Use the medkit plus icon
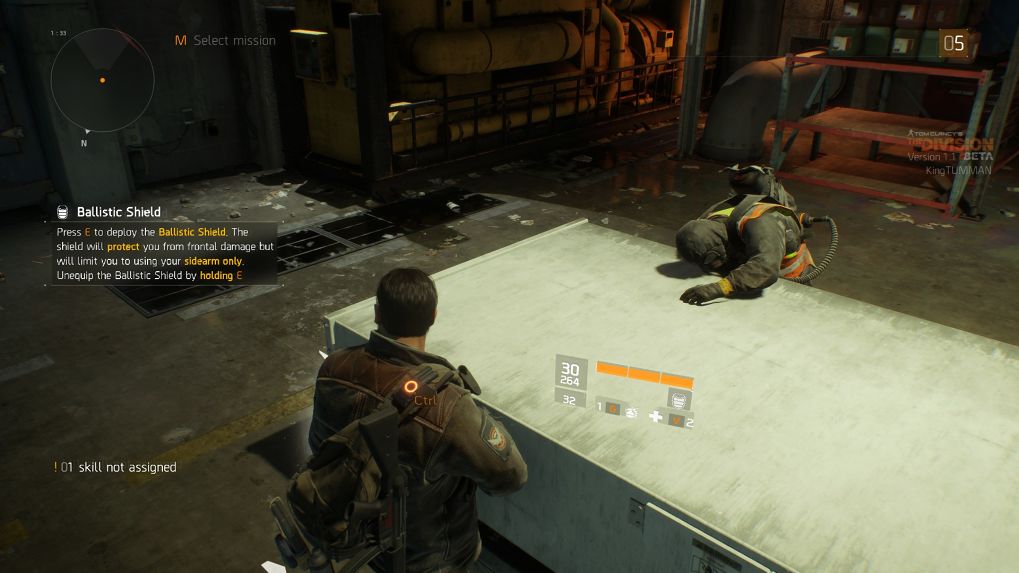This screenshot has height=573, width=1019. (x=656, y=415)
